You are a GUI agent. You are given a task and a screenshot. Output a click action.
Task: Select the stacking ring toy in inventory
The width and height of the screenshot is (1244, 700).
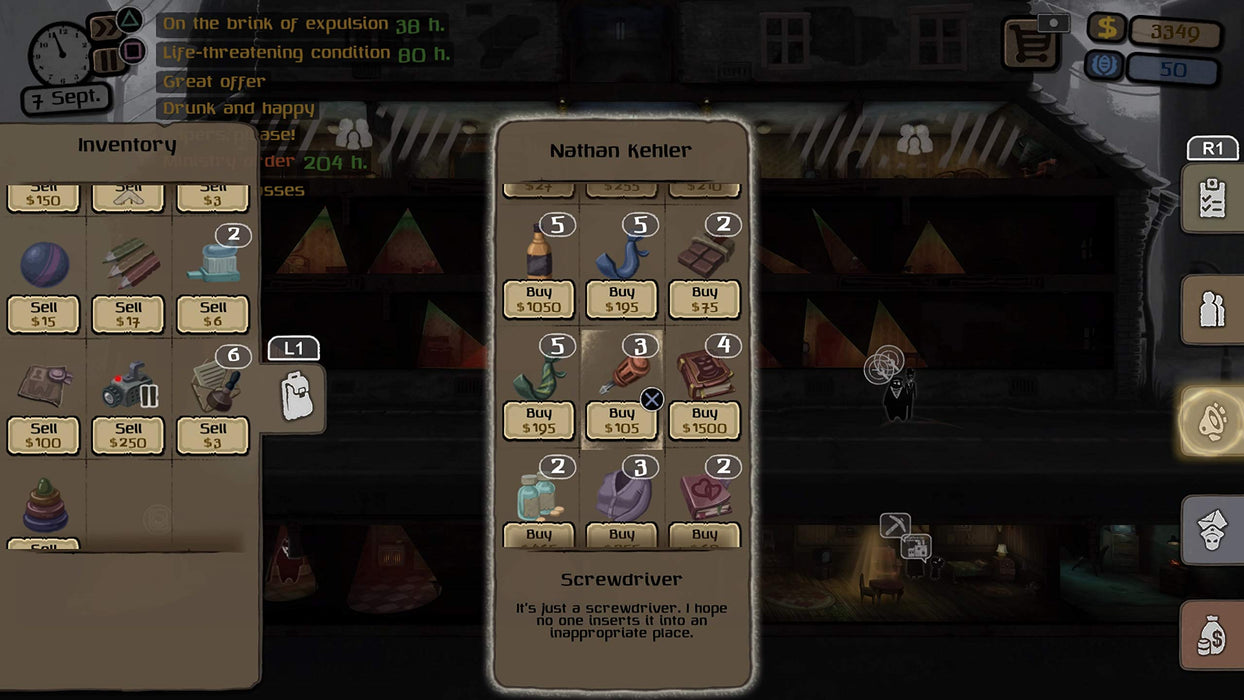tap(44, 506)
